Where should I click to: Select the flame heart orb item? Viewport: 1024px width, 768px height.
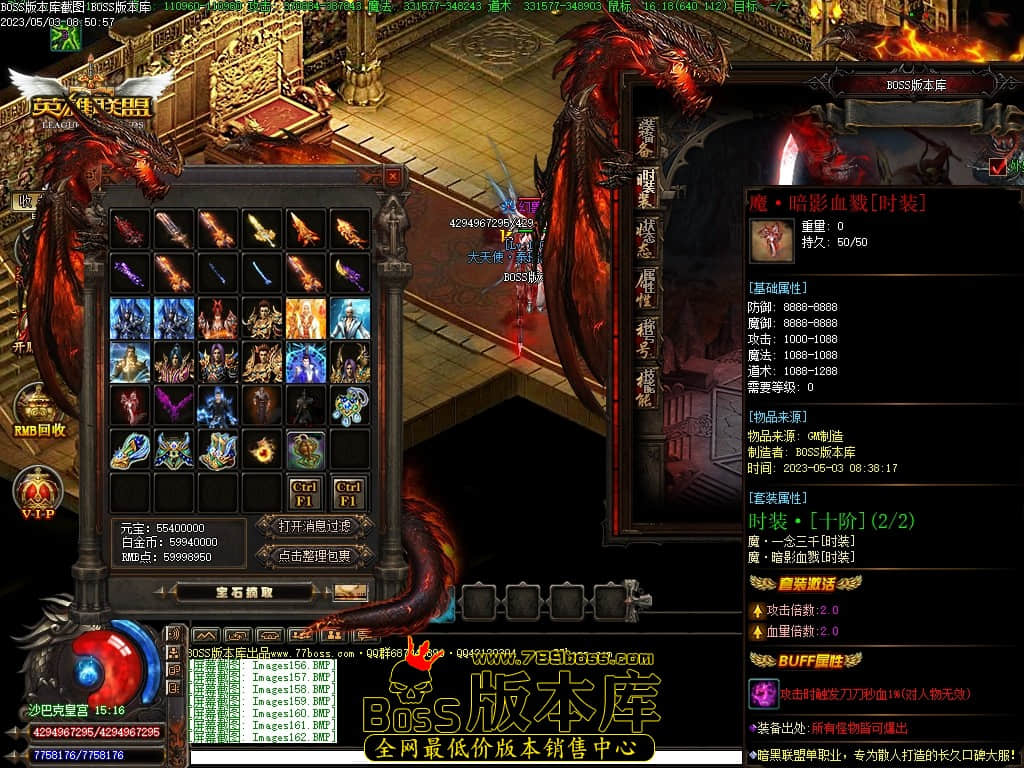click(x=262, y=450)
